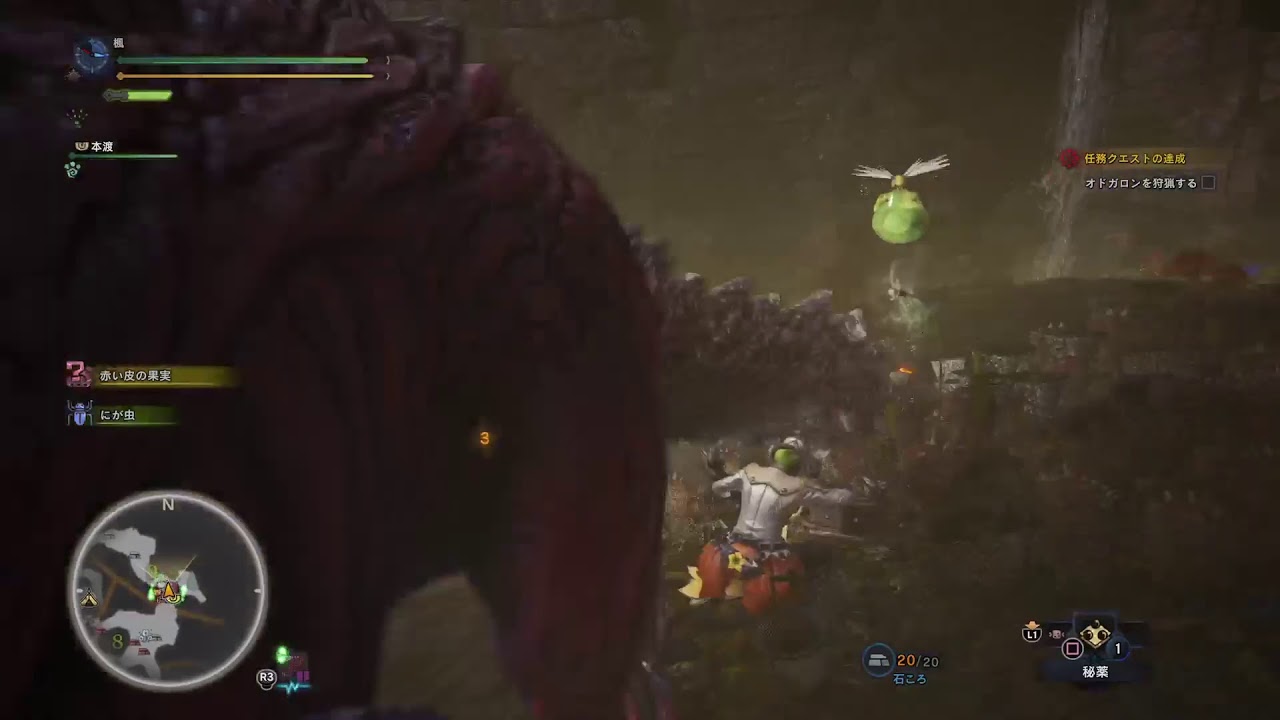Click the 任務クエストの達成 objective text

coord(1135,158)
